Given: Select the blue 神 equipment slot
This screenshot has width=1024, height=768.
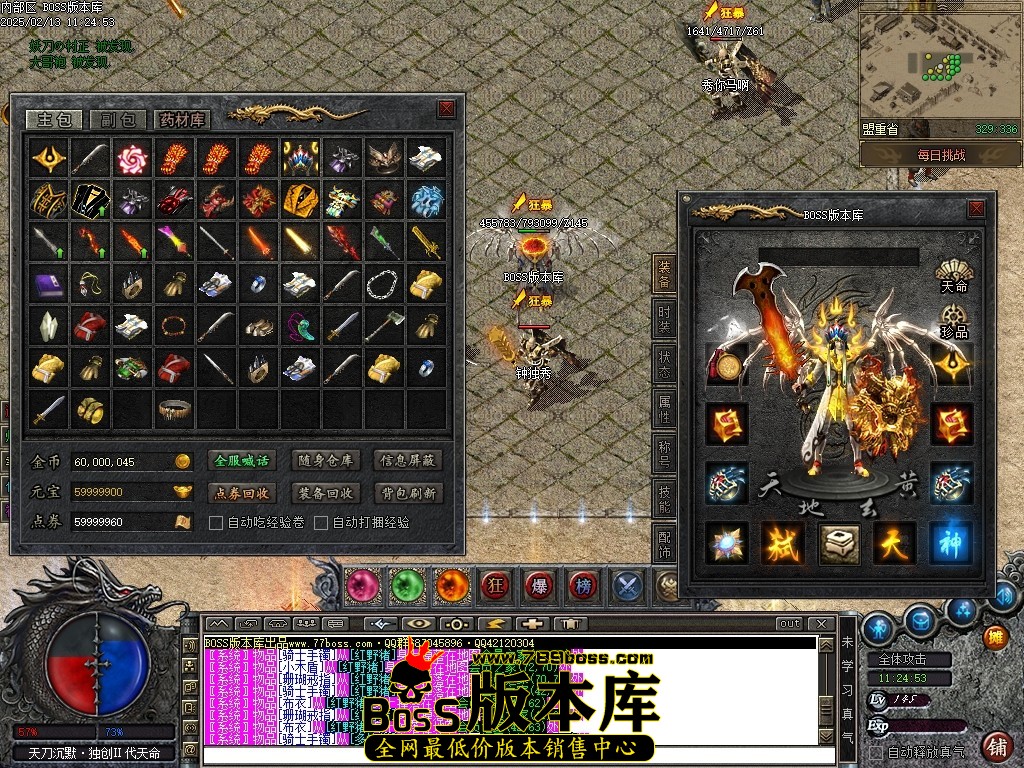Looking at the screenshot, I should tap(950, 541).
